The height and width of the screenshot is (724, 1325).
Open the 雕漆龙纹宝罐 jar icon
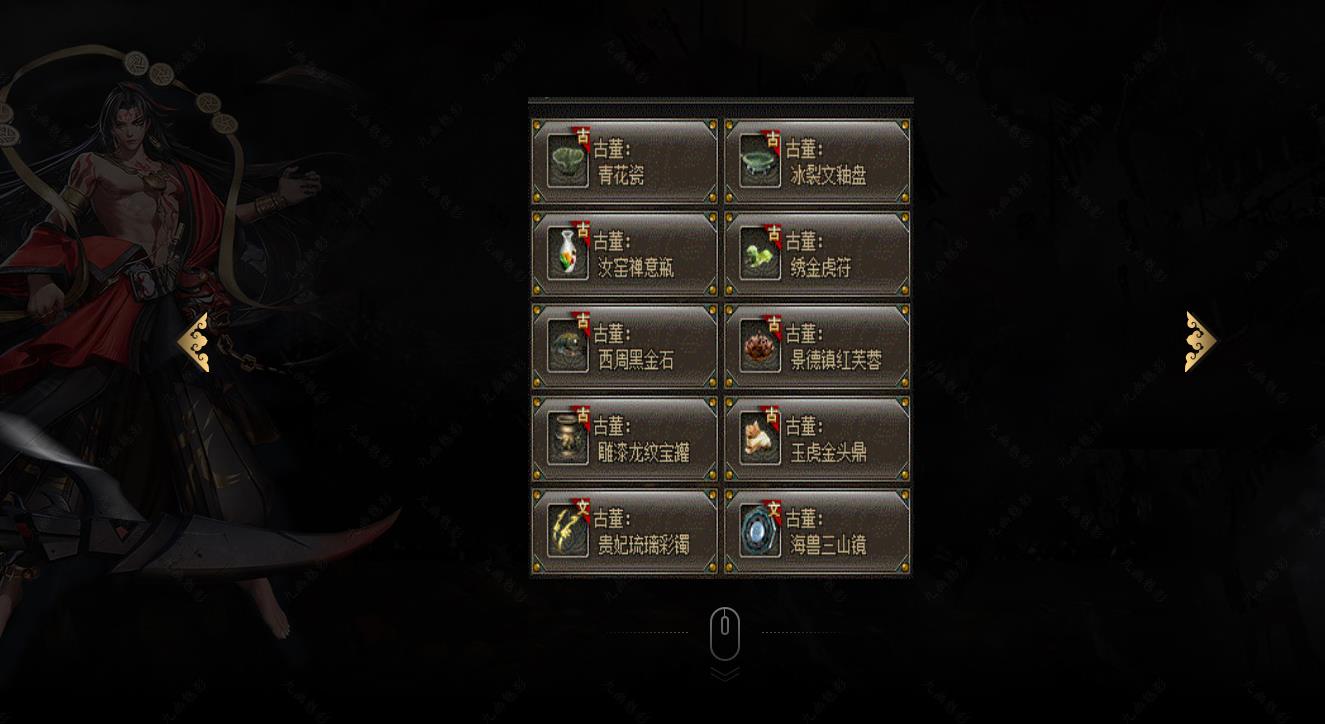567,437
